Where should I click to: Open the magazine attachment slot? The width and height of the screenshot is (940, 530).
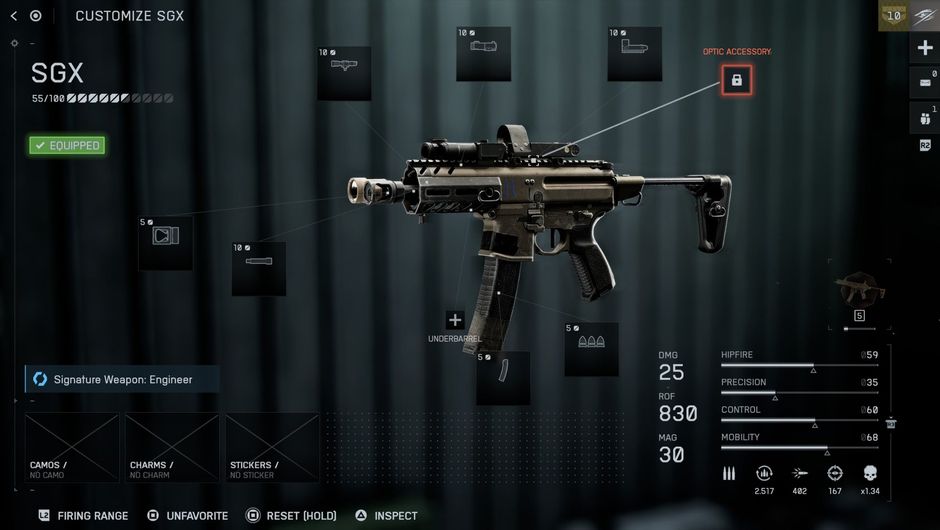(502, 377)
